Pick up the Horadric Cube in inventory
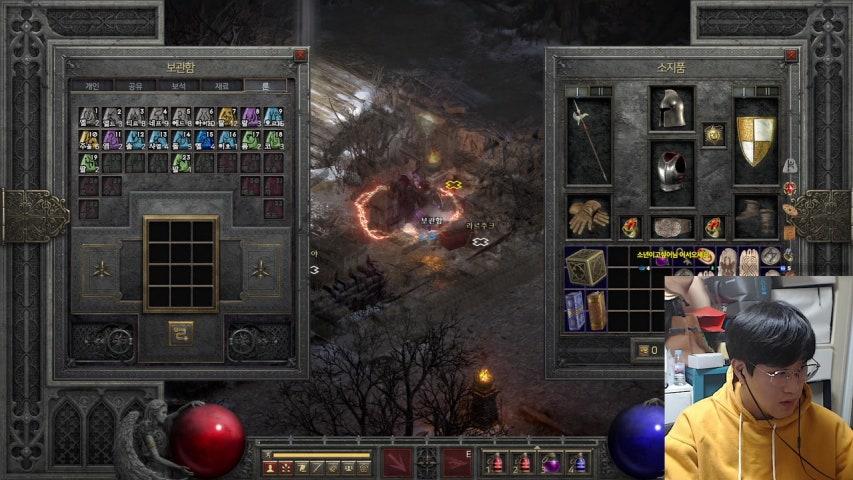Viewport: 853px width, 480px height. (x=586, y=267)
